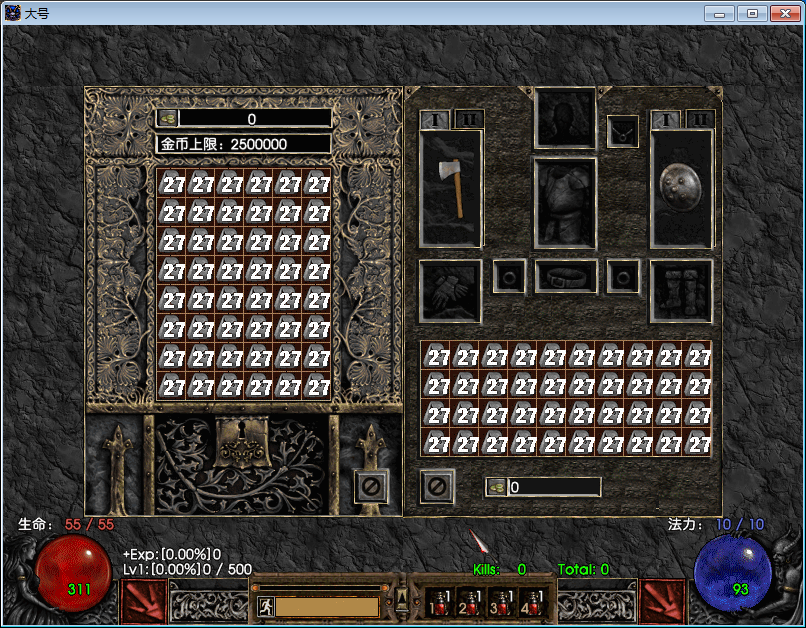Image resolution: width=806 pixels, height=628 pixels.
Task: Click the empty gloves equipment slot
Action: [450, 291]
